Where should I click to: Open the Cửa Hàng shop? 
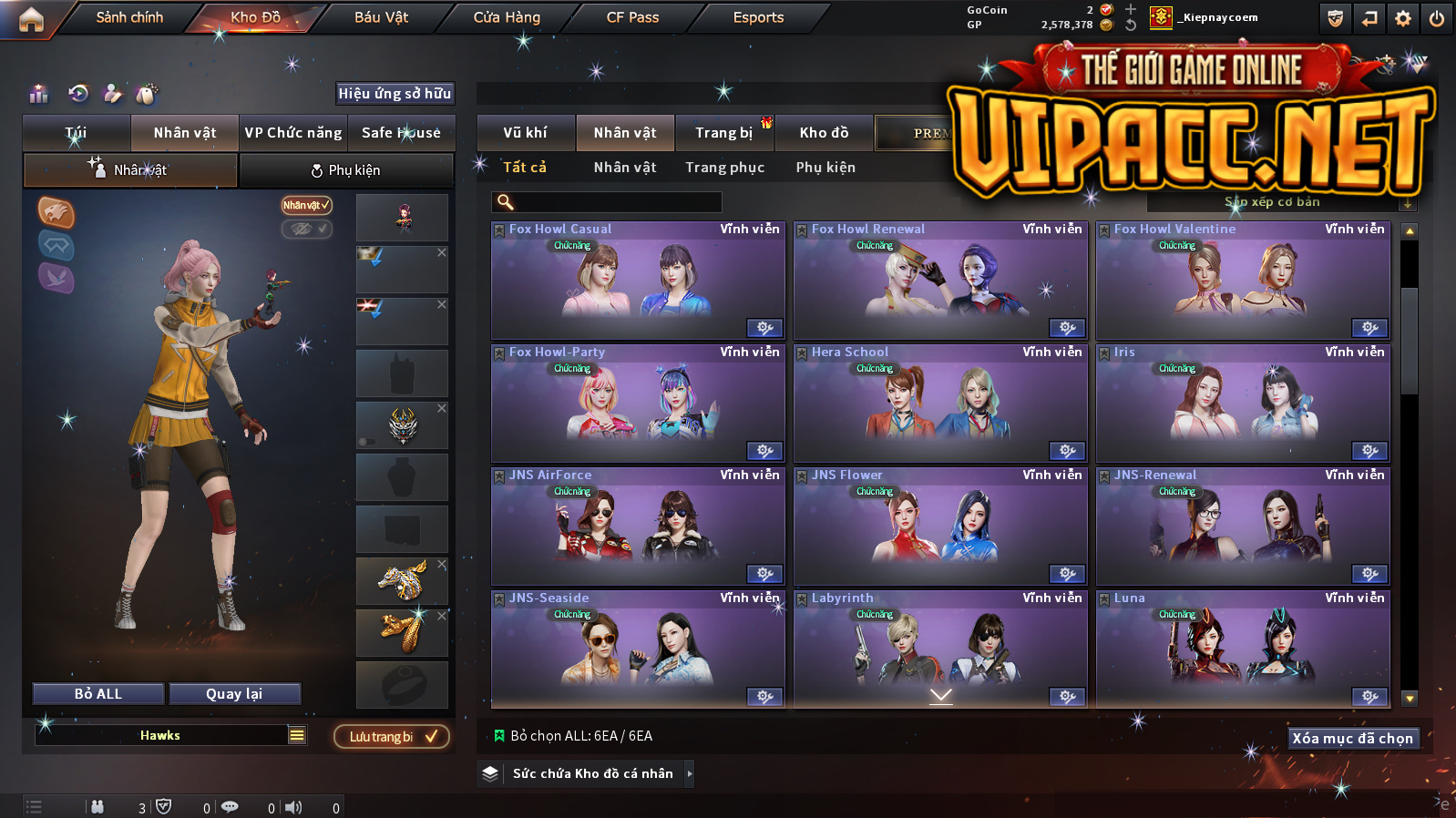click(x=507, y=17)
